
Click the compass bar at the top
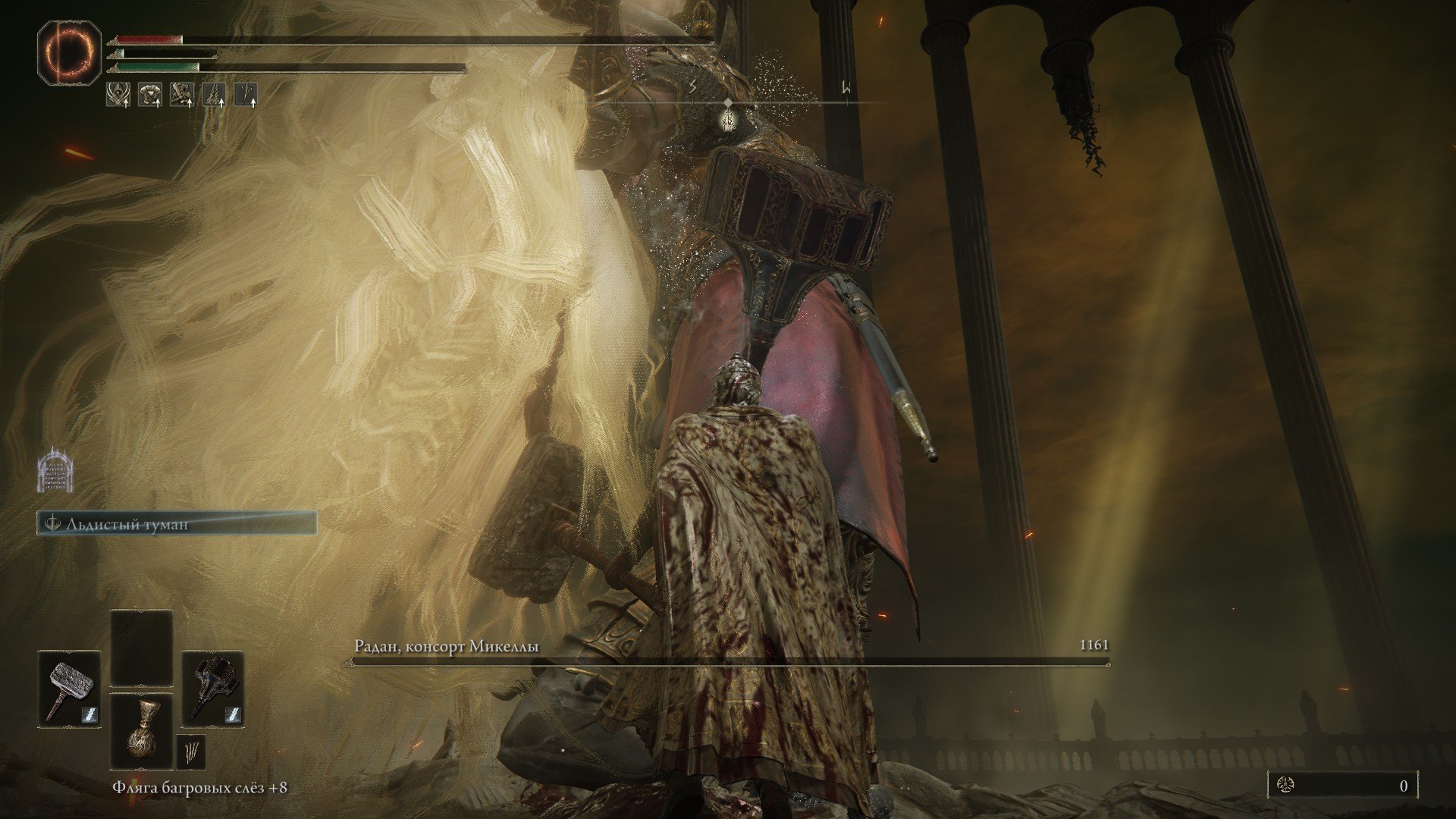pos(728,102)
